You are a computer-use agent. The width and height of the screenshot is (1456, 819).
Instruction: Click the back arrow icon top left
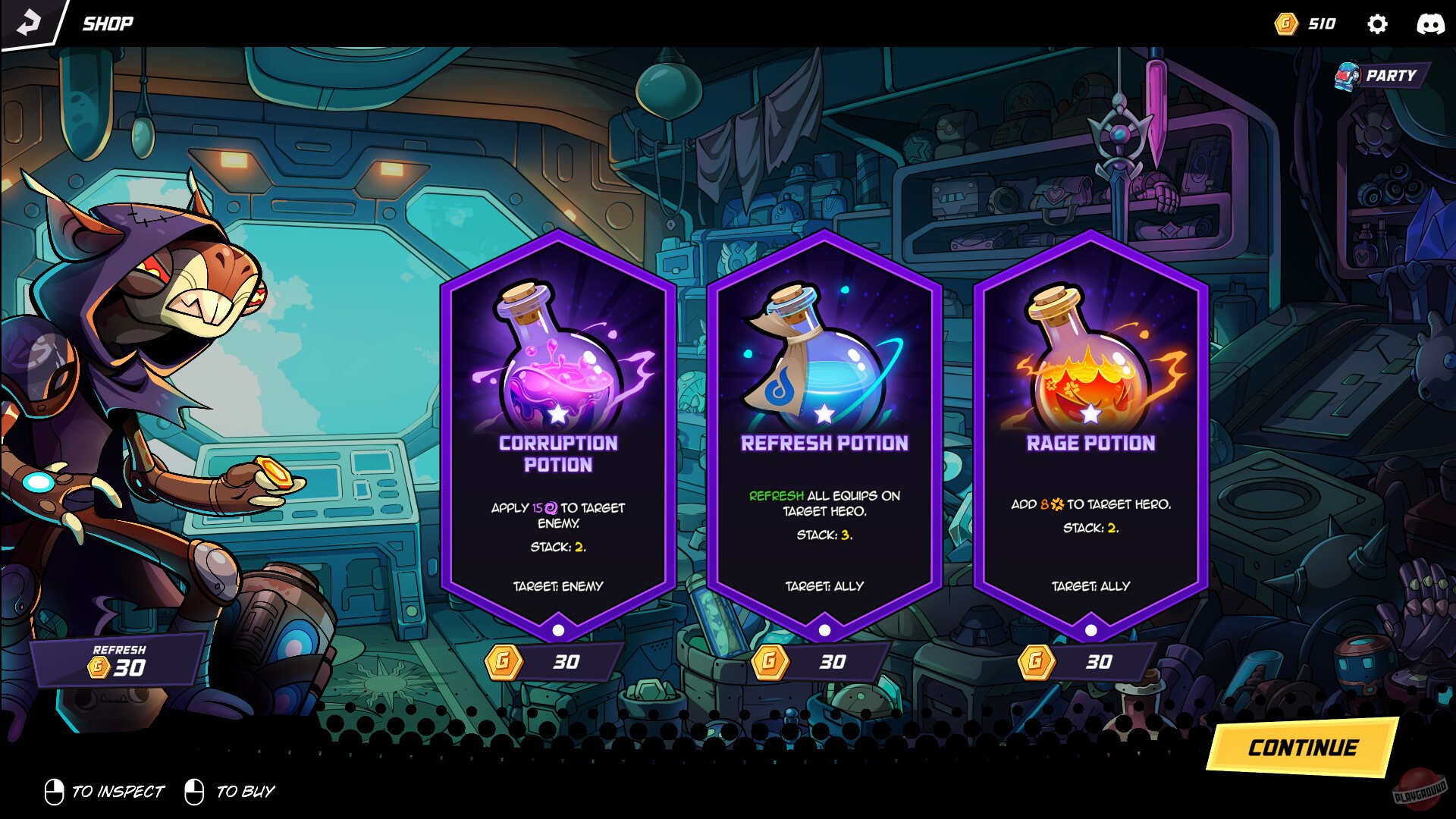[x=29, y=22]
